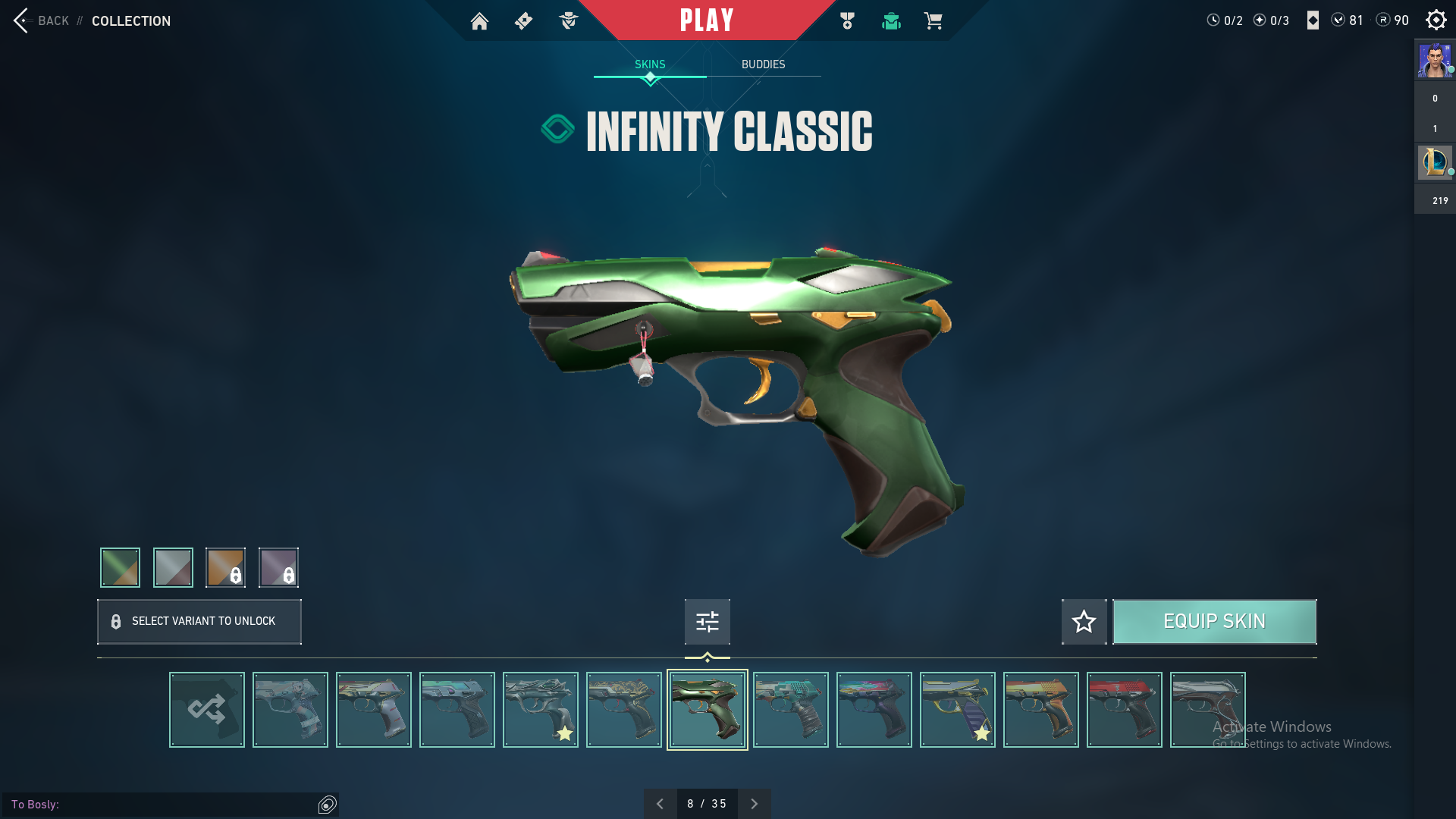Equip the Infinity Classic skin

1214,622
